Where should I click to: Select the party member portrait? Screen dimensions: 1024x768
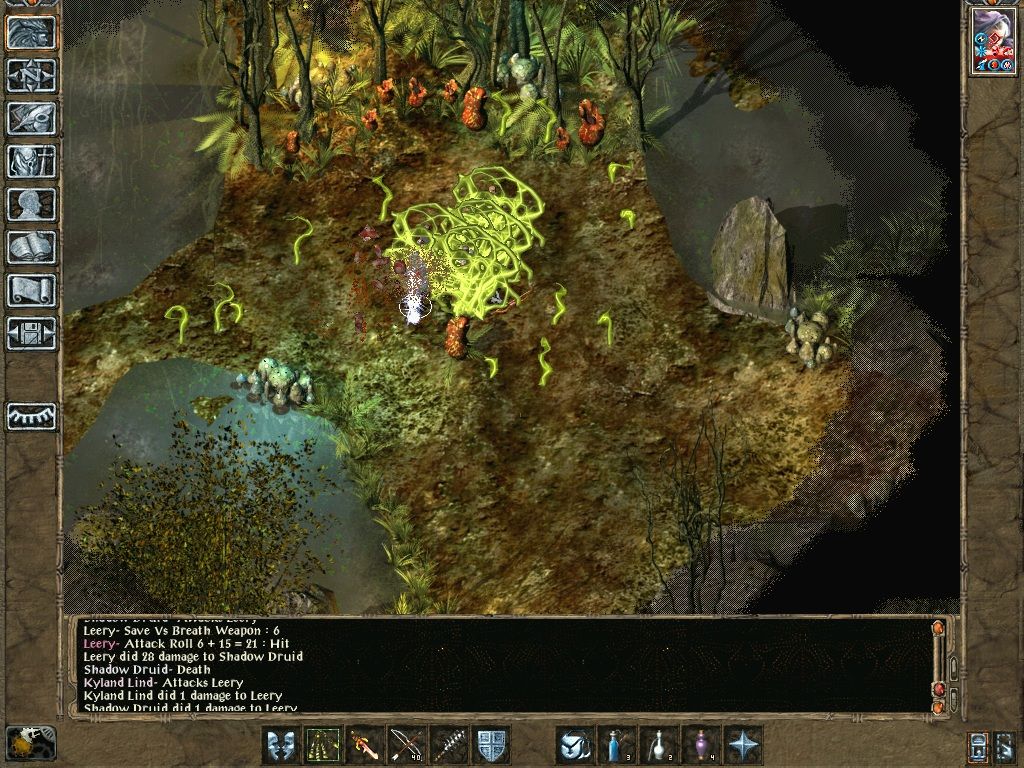[993, 42]
